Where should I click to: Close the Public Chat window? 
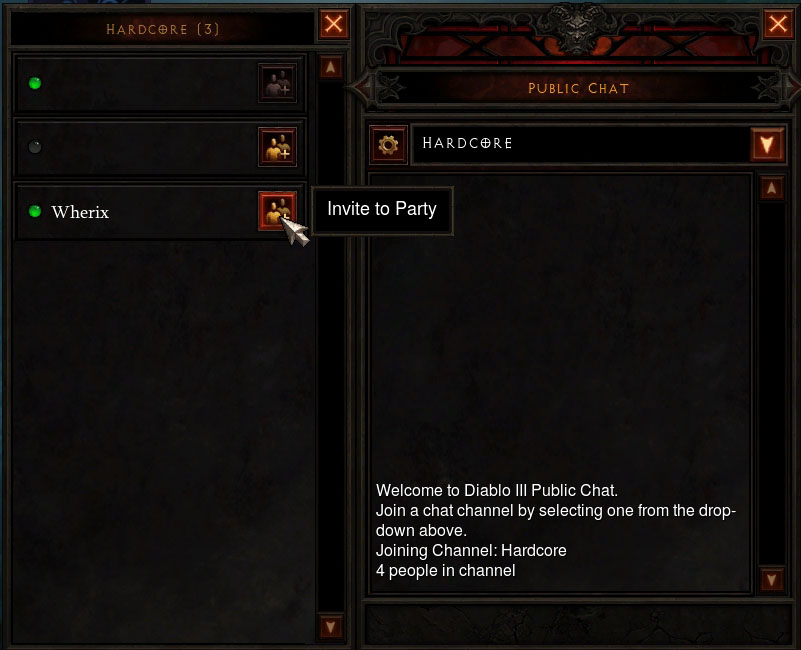coord(778,25)
